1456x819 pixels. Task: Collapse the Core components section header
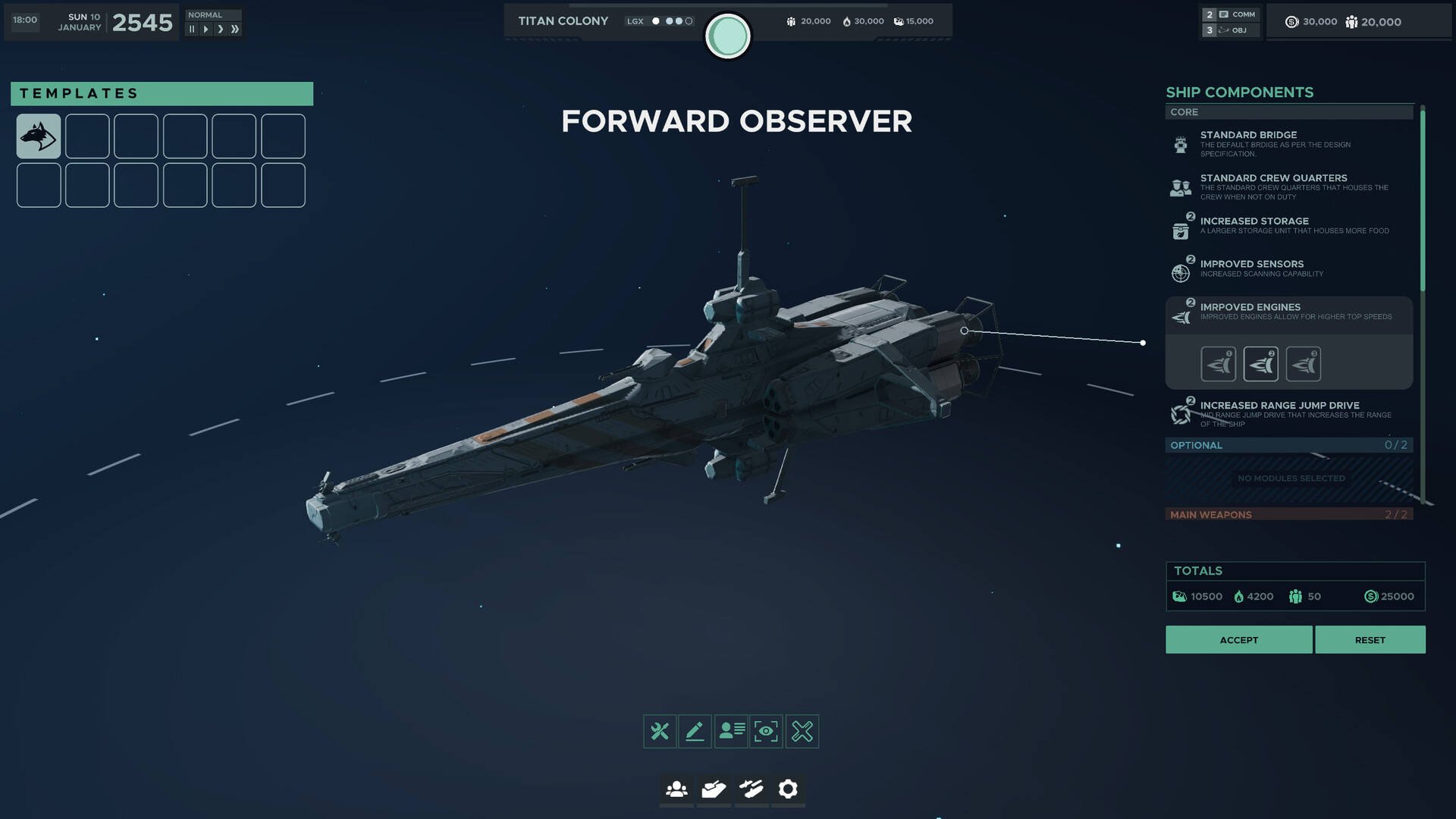tap(1289, 112)
